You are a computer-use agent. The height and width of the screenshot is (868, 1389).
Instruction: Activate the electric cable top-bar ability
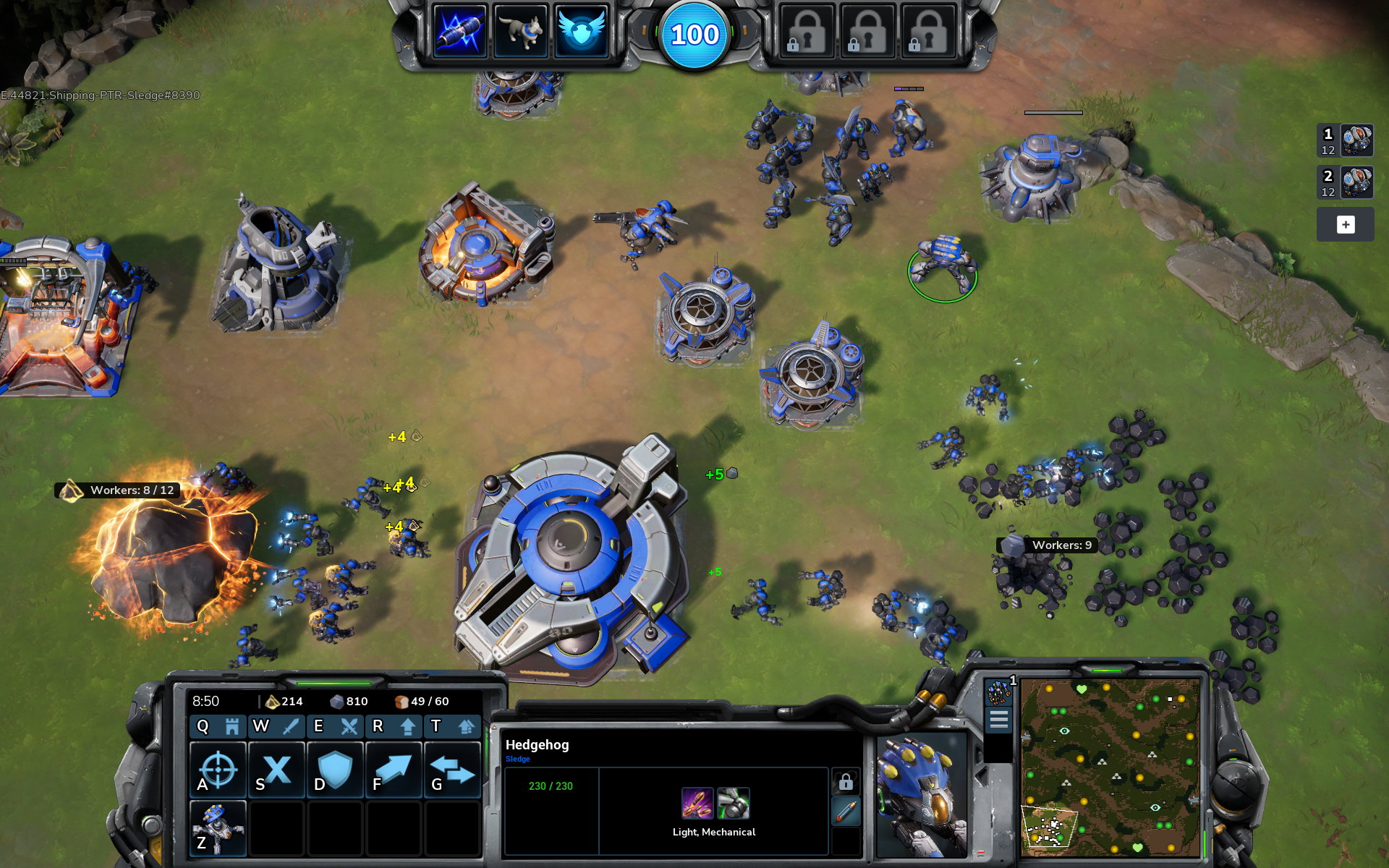pyautogui.click(x=459, y=32)
